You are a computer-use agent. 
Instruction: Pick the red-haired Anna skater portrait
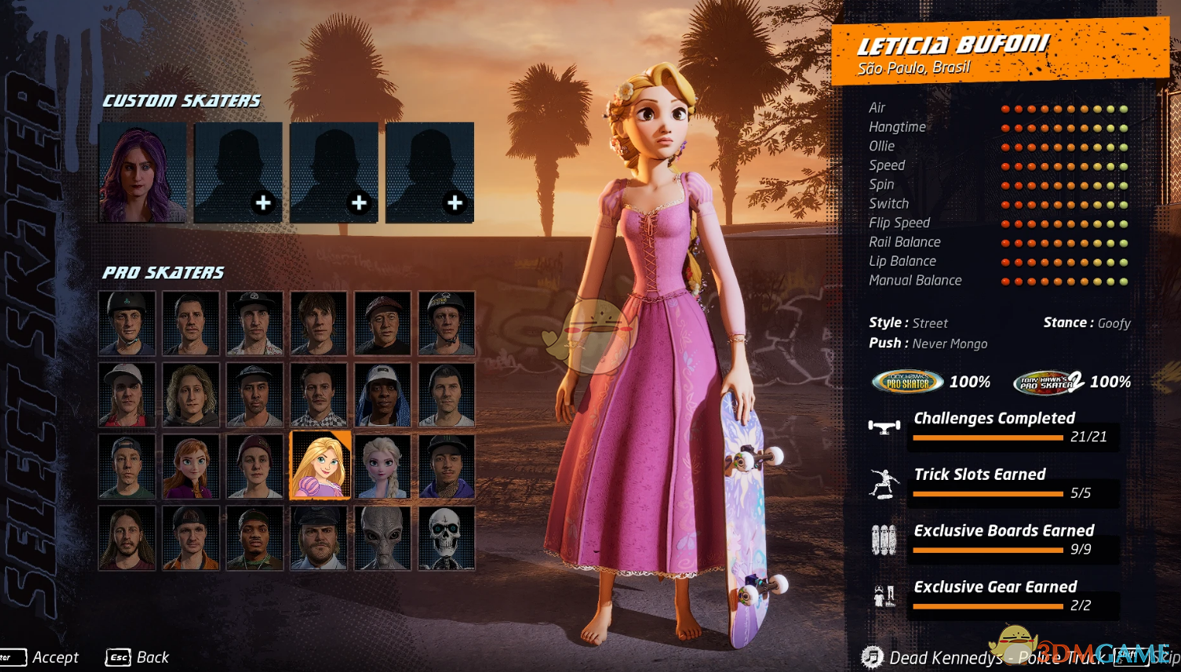tap(191, 465)
